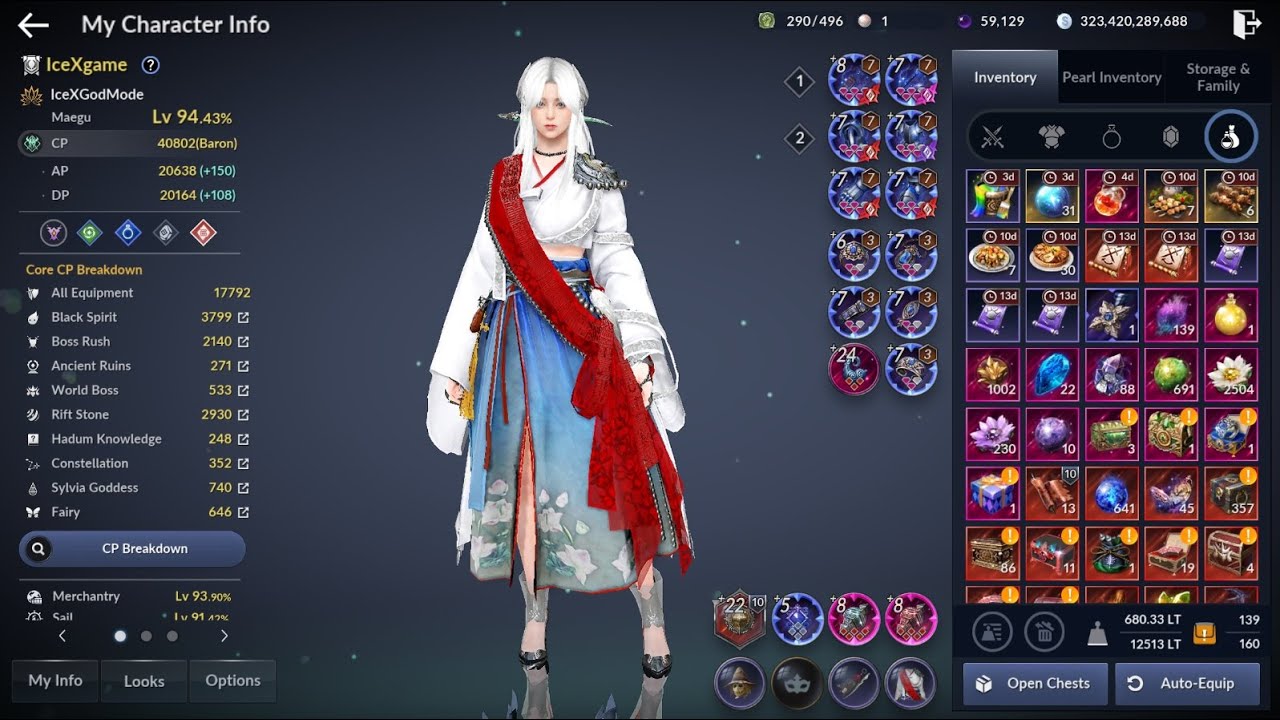1280x720 pixels.
Task: Switch to the Pearl Inventory tab
Action: point(1111,77)
